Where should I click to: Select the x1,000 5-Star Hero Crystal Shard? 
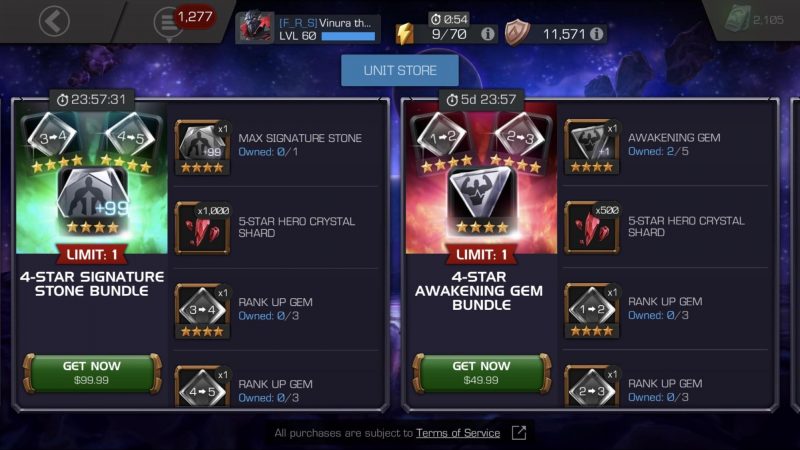[198, 224]
